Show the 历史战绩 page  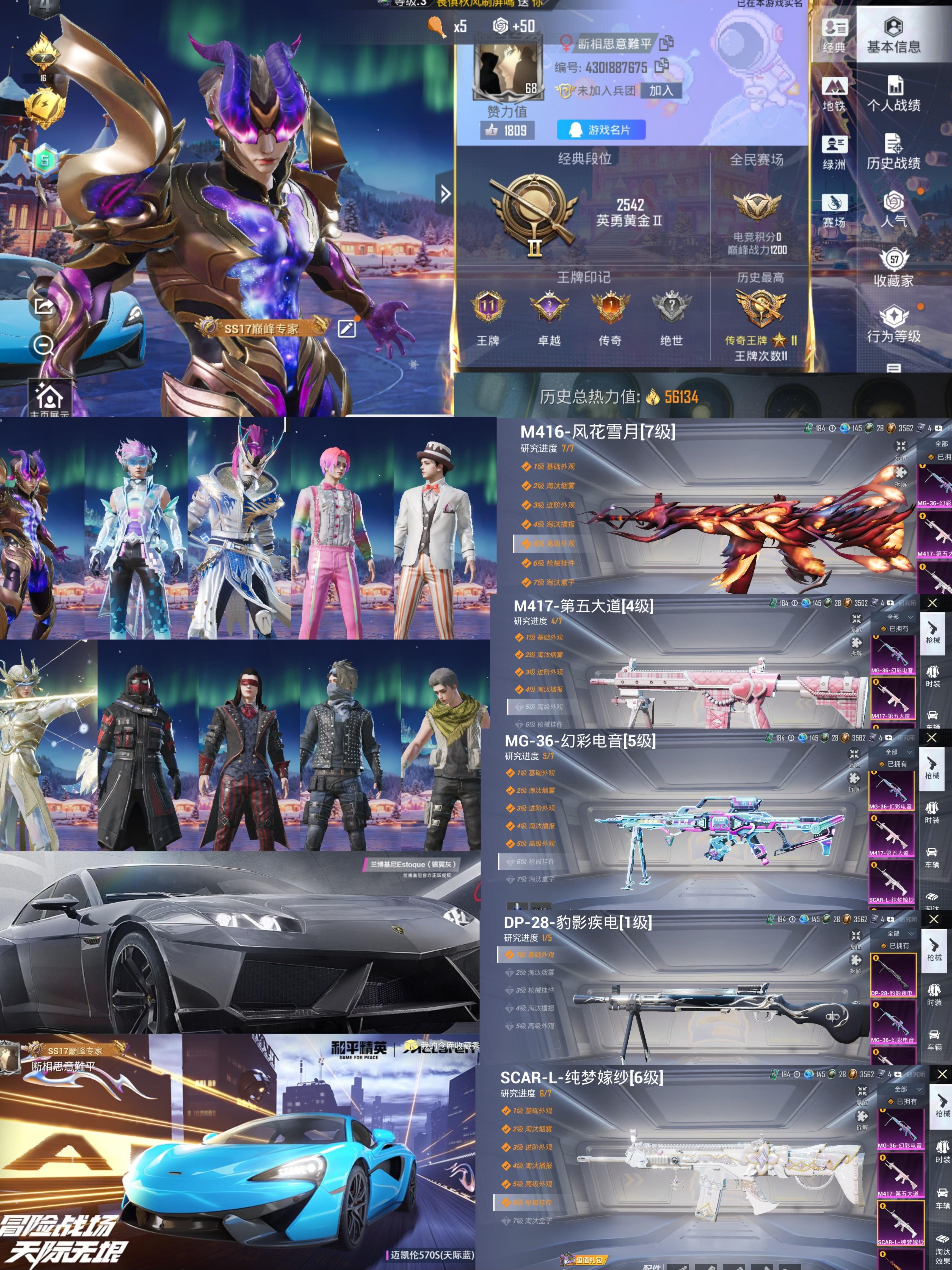893,153
